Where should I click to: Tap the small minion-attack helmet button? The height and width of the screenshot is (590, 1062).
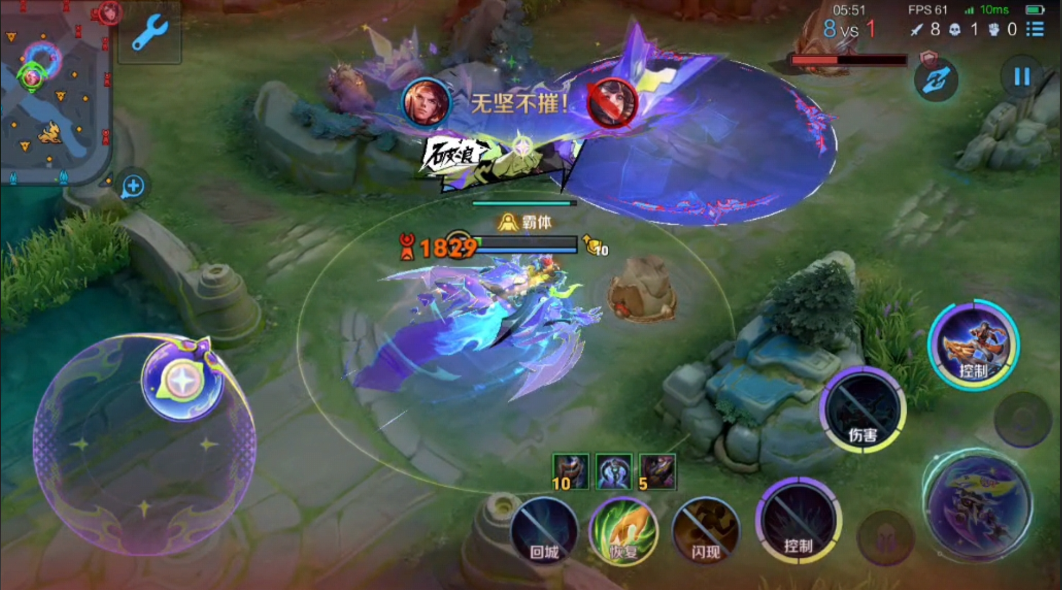click(x=885, y=536)
